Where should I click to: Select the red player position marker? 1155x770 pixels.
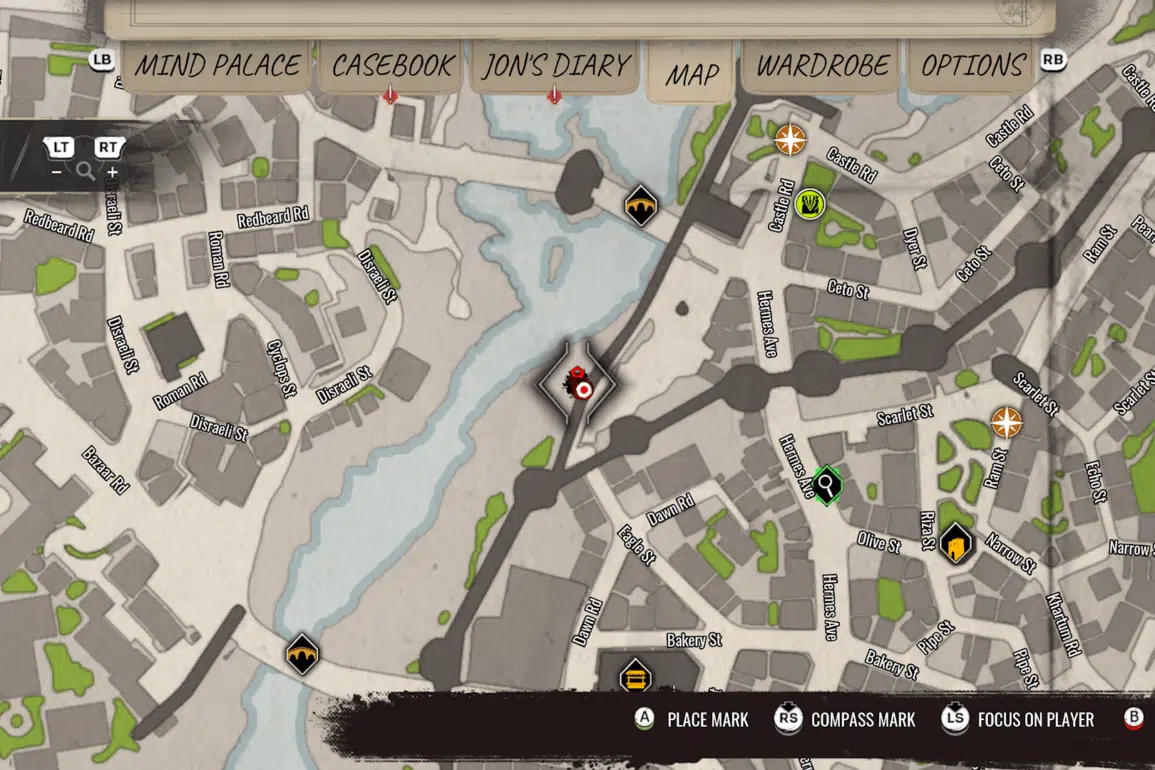[x=578, y=385]
